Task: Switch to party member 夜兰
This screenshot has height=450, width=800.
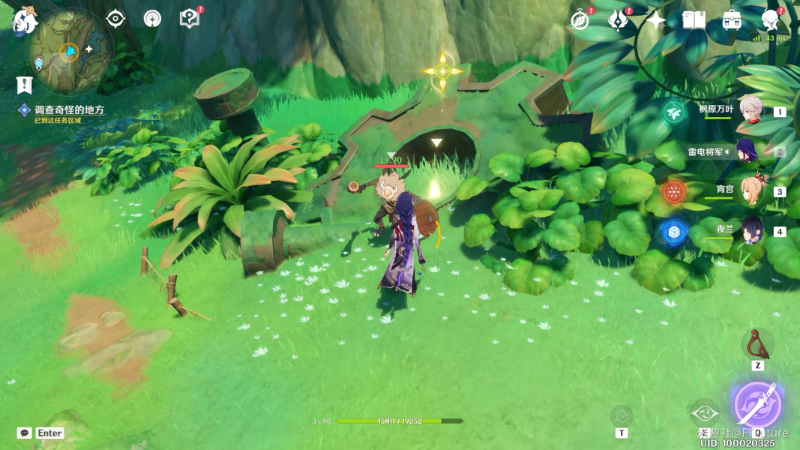Action: (752, 231)
